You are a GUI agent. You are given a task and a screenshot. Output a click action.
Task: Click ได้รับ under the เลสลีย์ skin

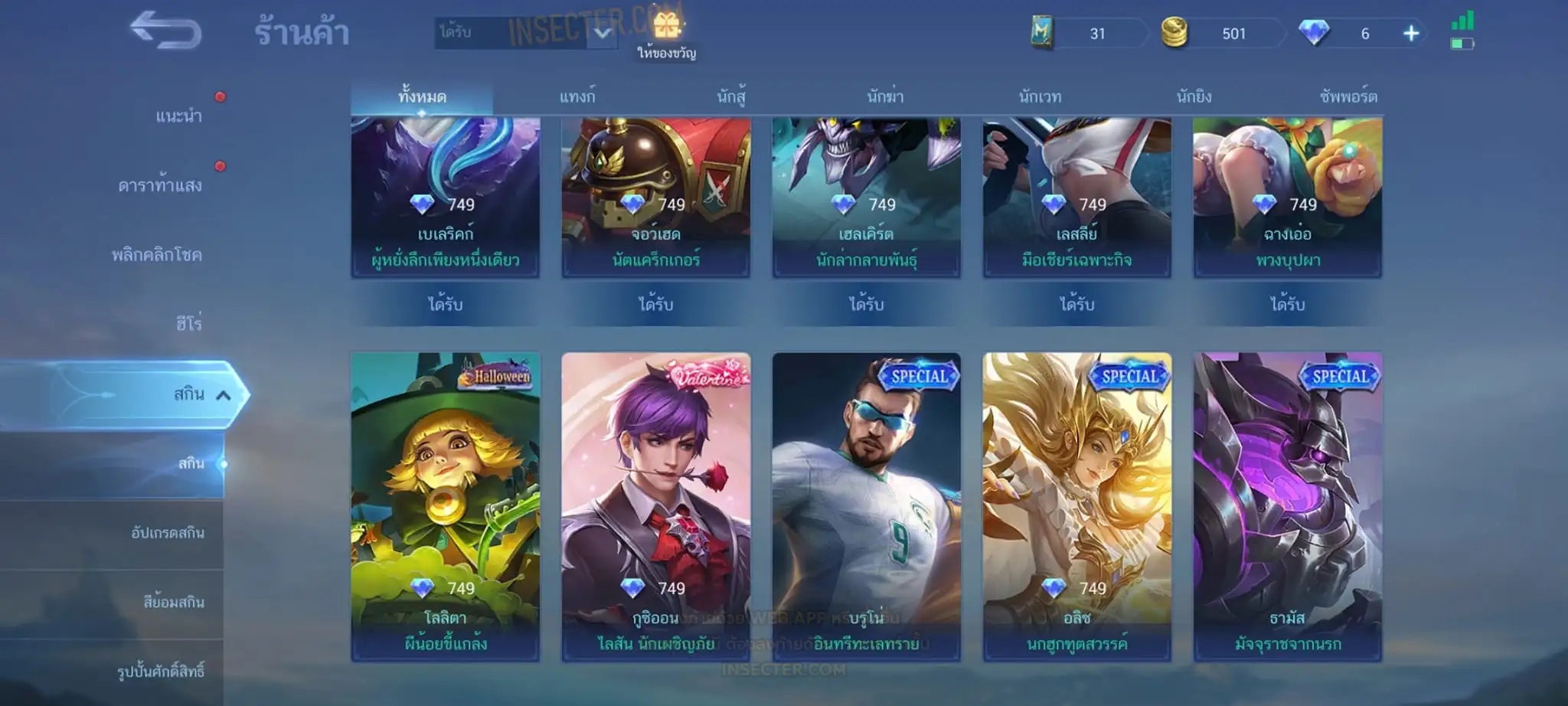(1077, 305)
